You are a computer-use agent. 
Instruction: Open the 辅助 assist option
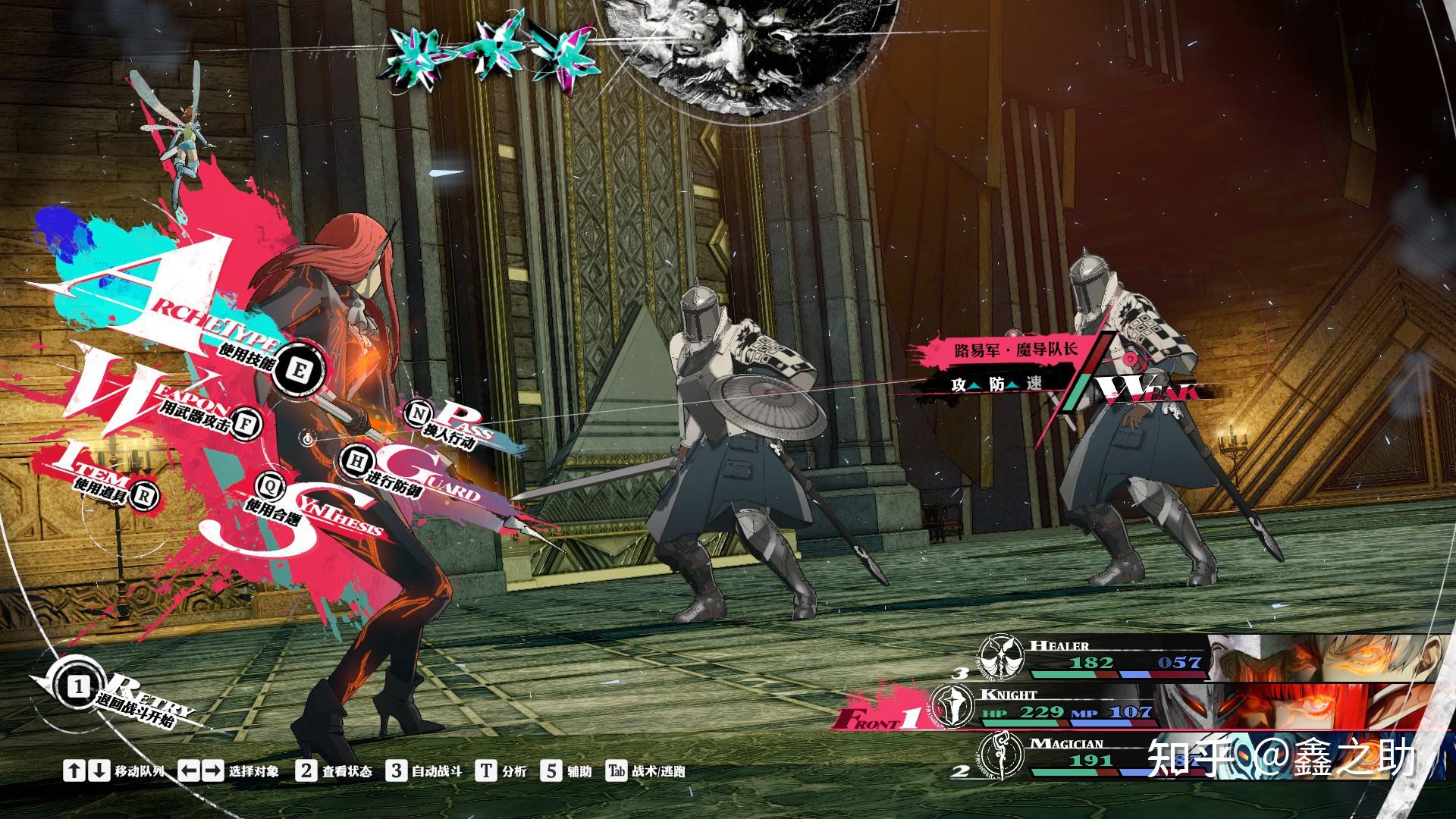(x=566, y=771)
